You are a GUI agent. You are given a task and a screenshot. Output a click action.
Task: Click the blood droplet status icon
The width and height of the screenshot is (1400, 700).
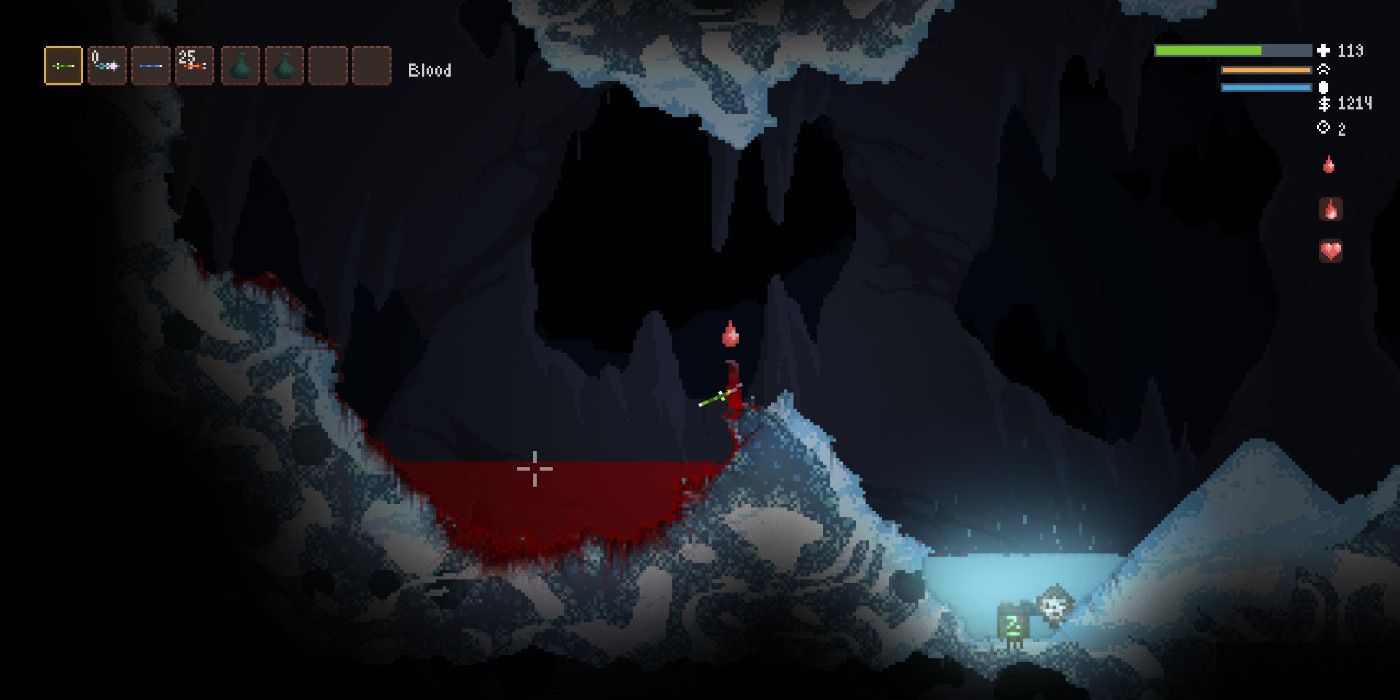[1329, 165]
